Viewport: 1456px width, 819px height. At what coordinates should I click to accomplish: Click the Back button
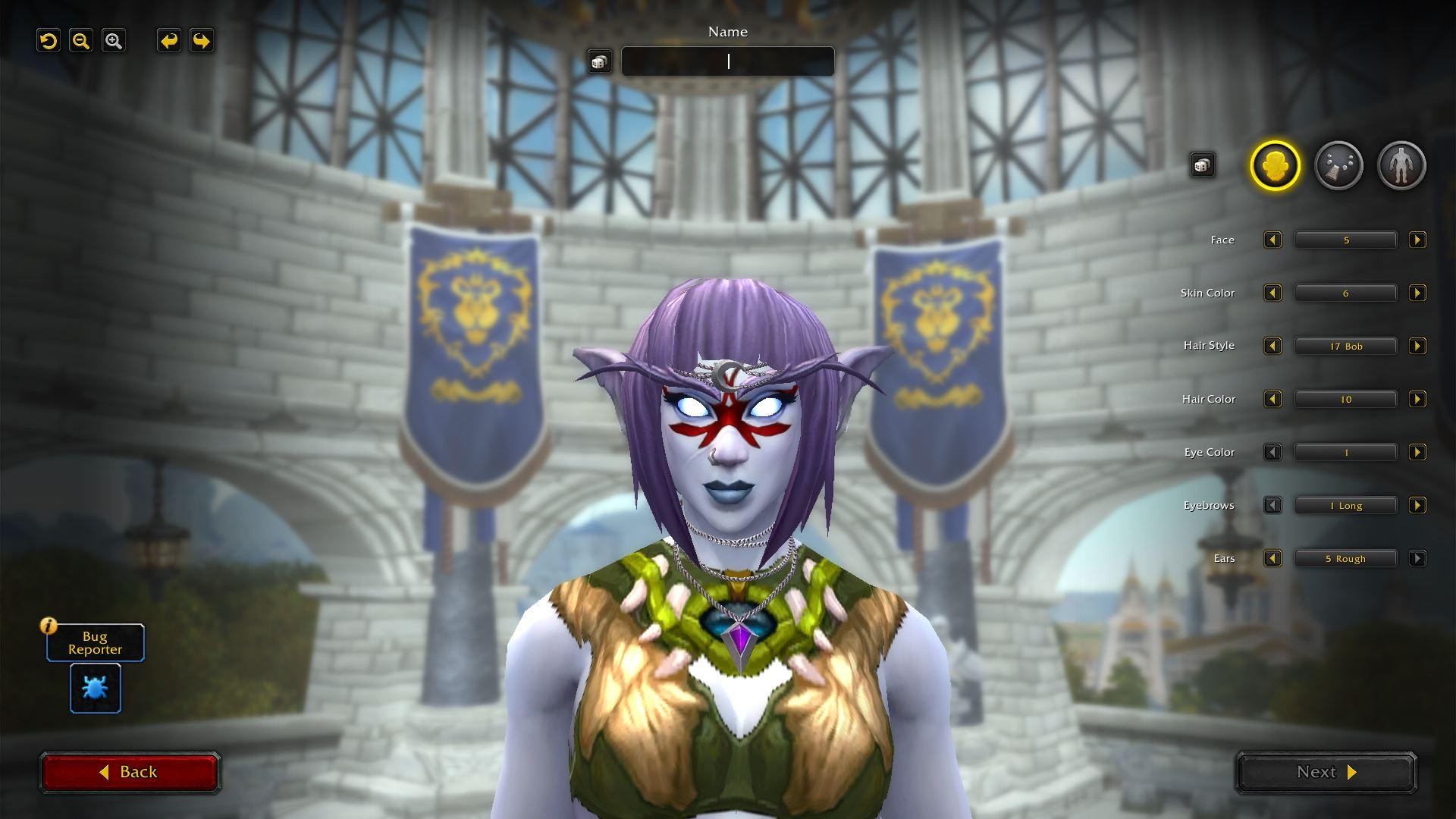click(x=130, y=772)
